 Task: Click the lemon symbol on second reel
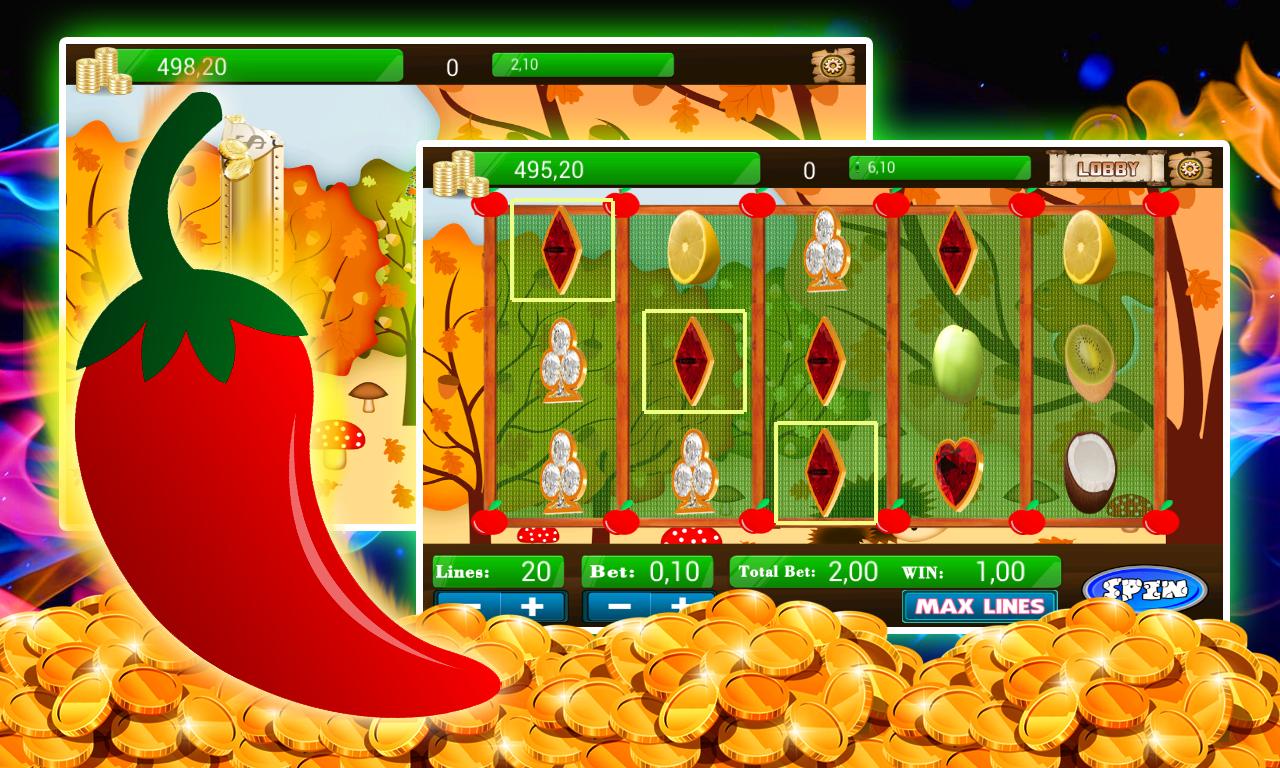(692, 248)
